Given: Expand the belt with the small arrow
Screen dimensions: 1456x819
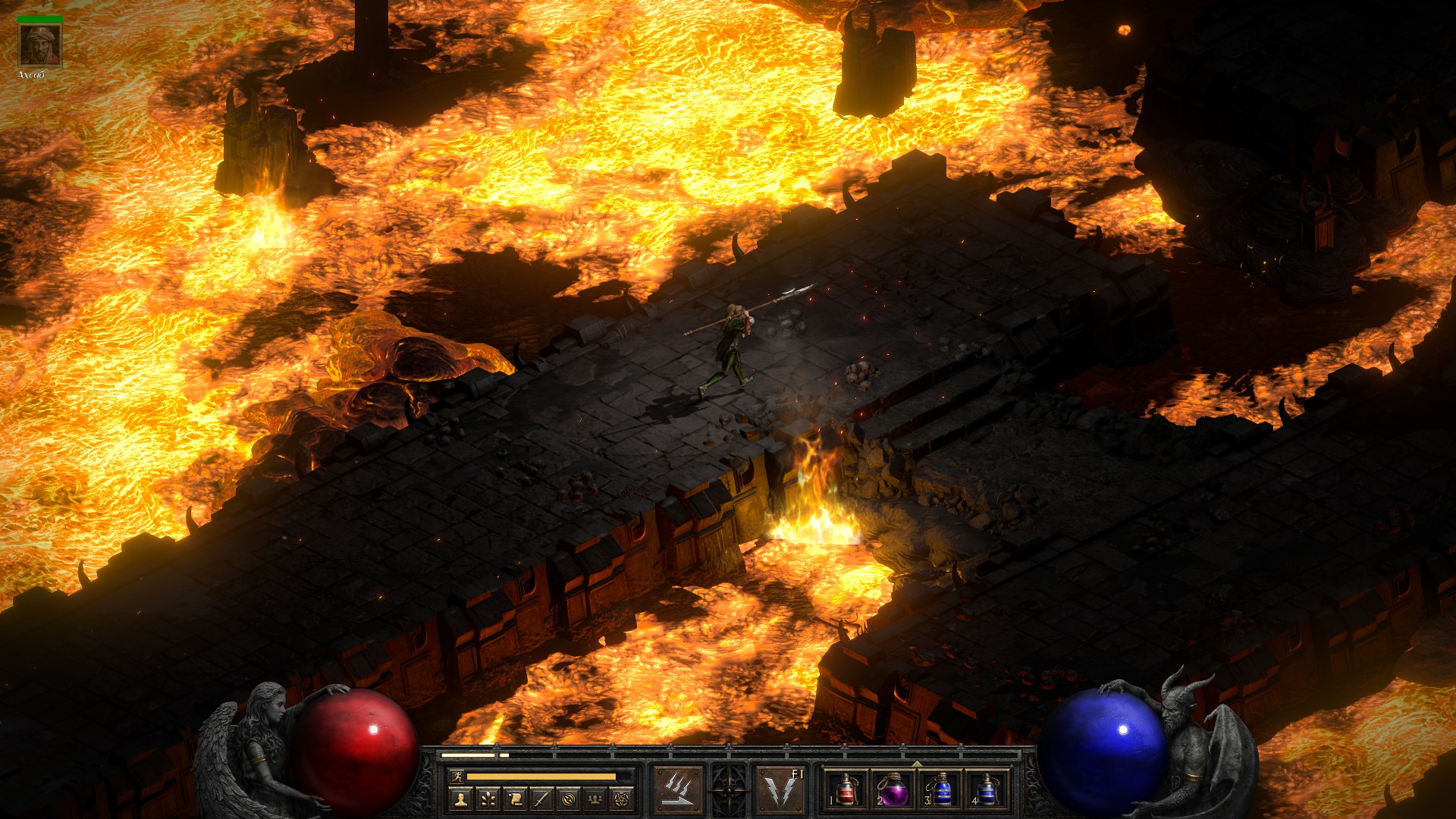Looking at the screenshot, I should click(917, 764).
